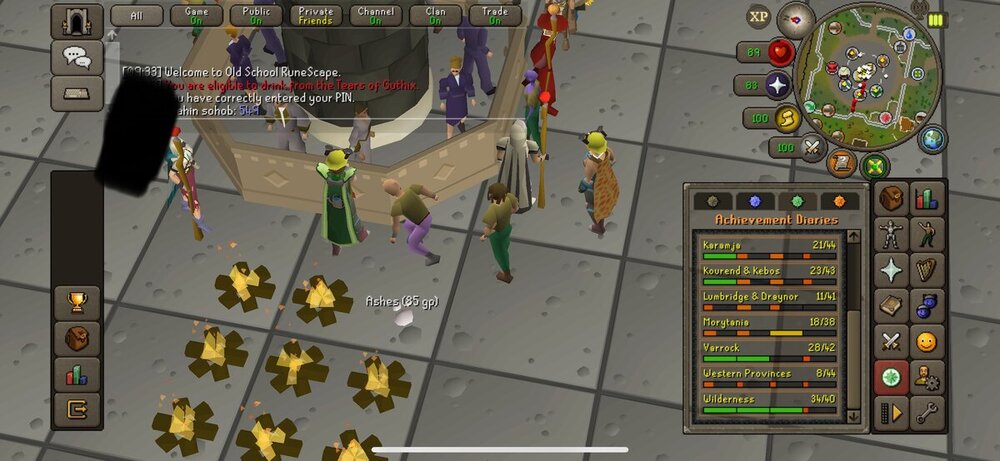
Task: Open the wrench settings tab
Action: [928, 412]
